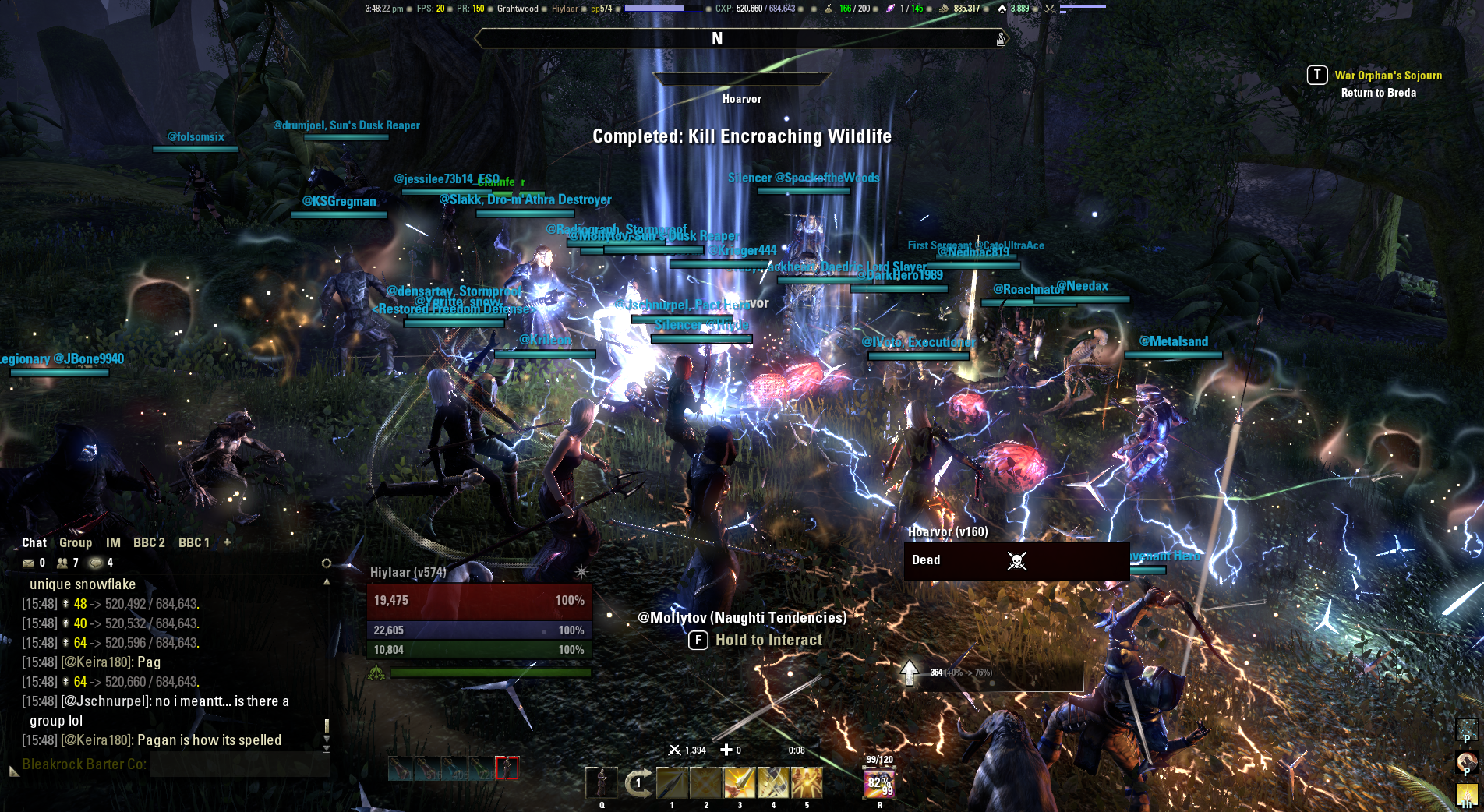Switch to the Group chat tab
1484x812 pixels.
(76, 542)
